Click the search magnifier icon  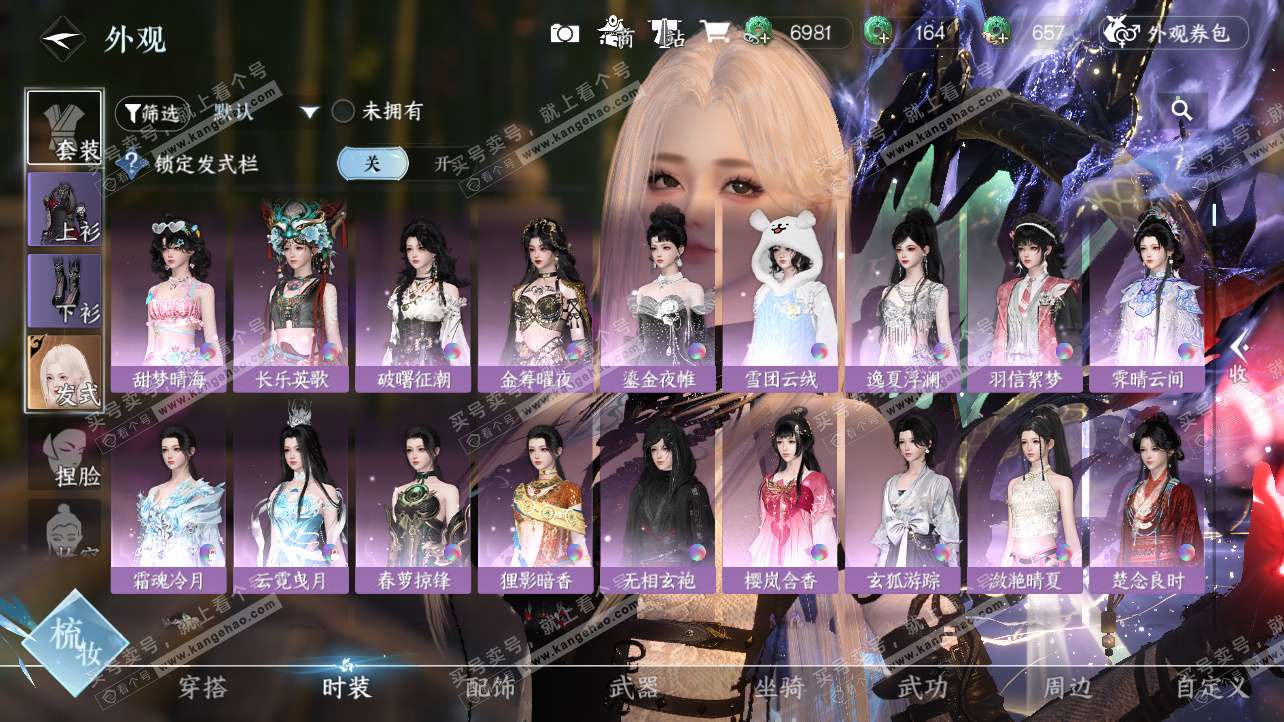coord(1182,110)
